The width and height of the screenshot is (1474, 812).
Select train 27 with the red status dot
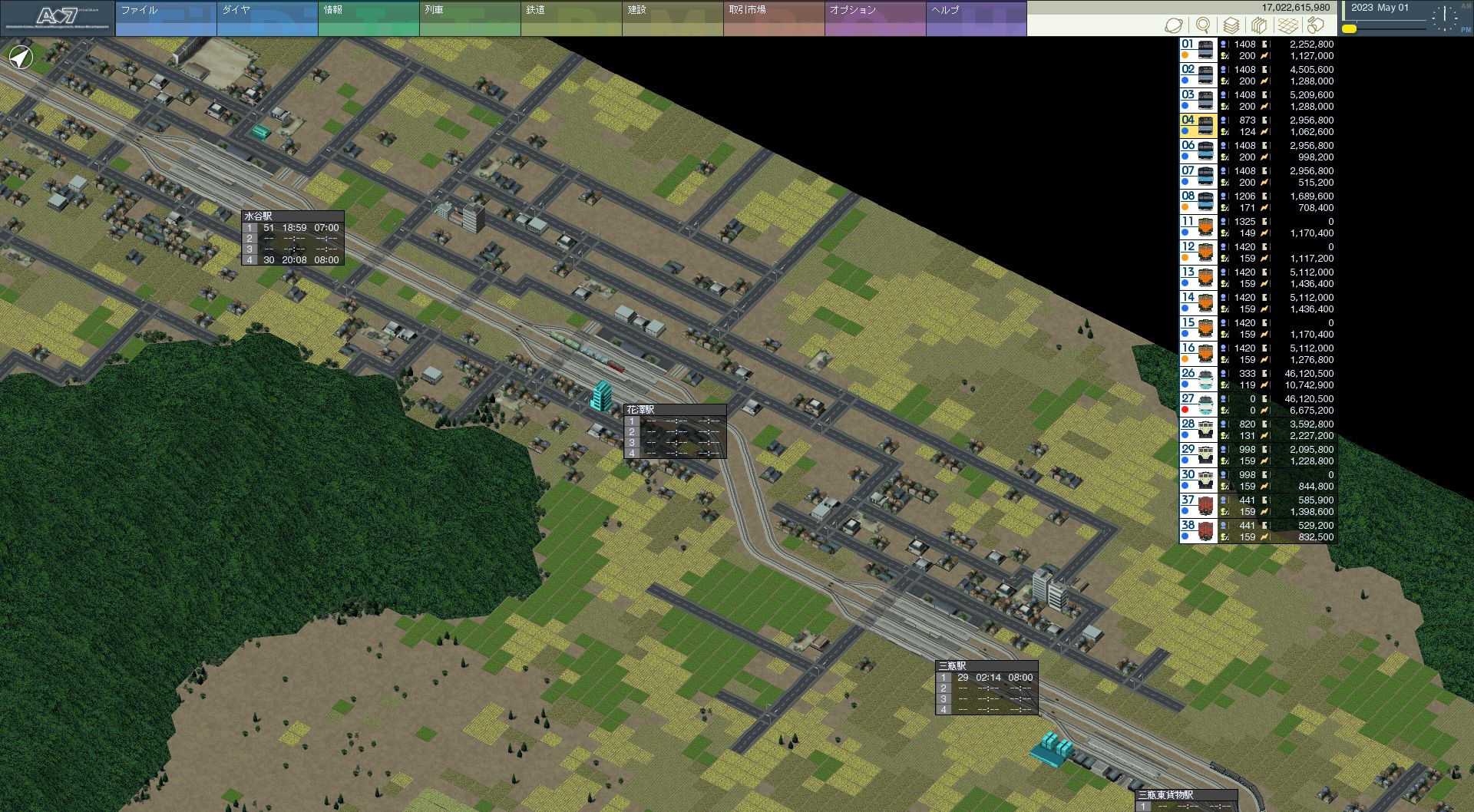pyautogui.click(x=1198, y=404)
